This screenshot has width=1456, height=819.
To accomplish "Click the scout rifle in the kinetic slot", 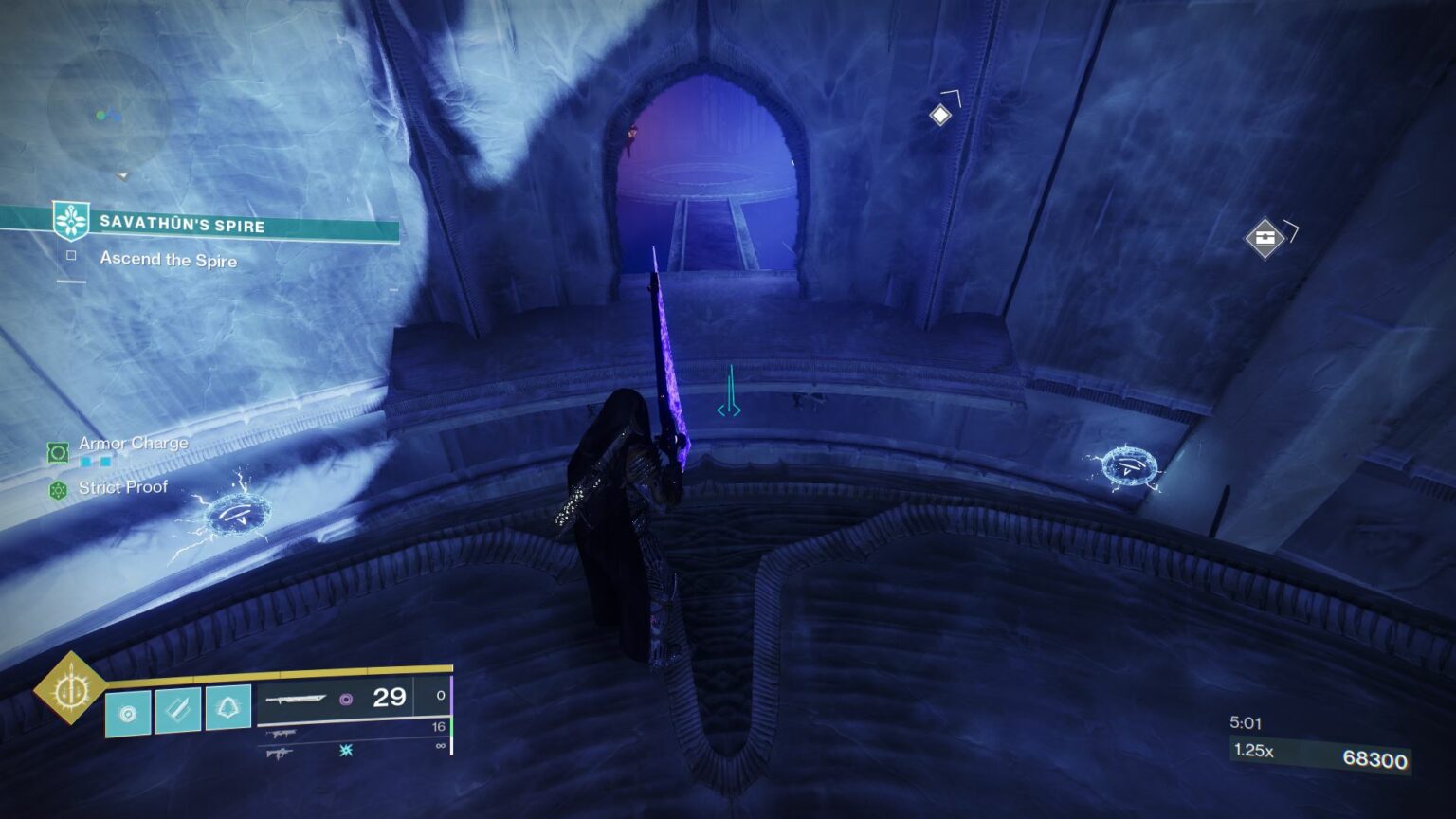I will 282,734.
